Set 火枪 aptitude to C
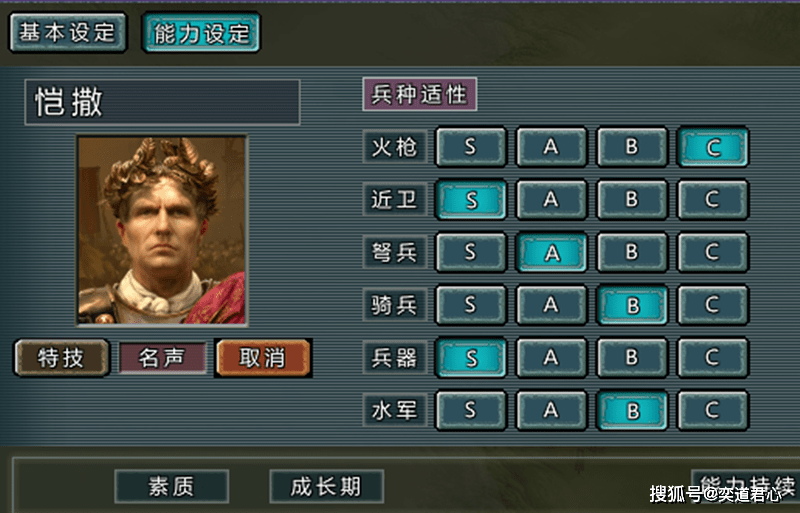 (712, 147)
